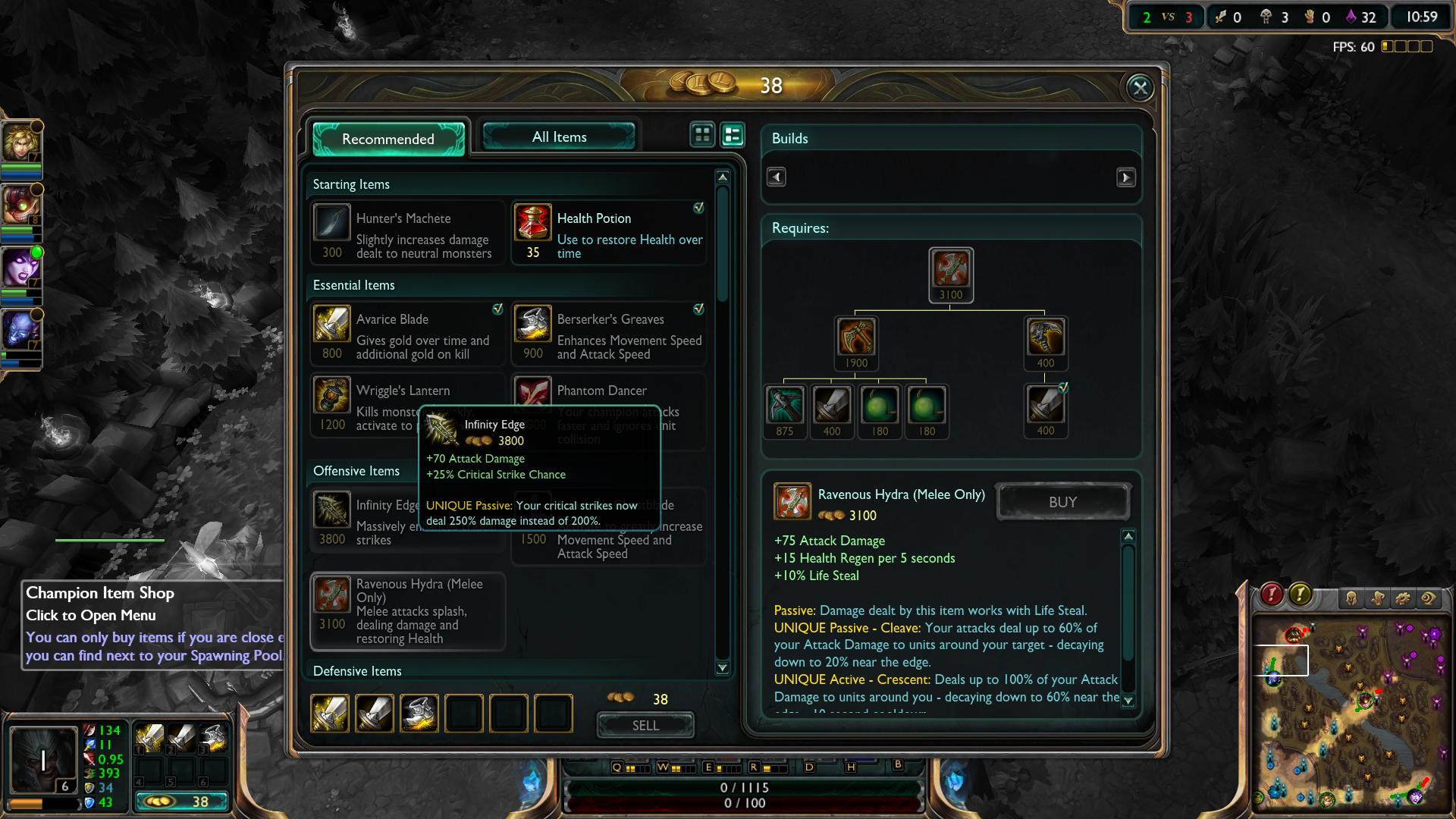1456x819 pixels.
Task: Close the item shop window
Action: point(1140,88)
